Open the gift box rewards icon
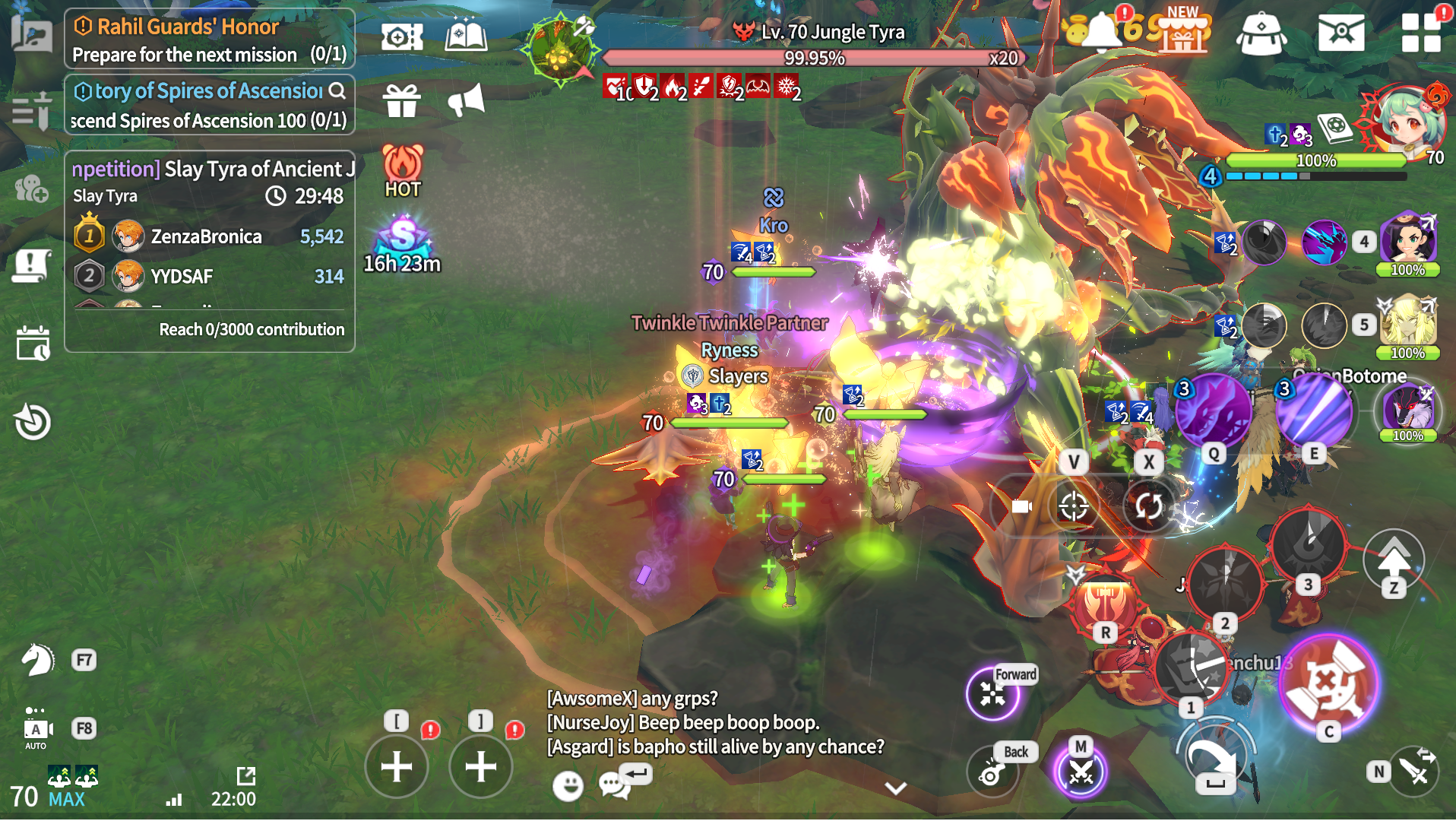This screenshot has height=821, width=1456. pos(401,100)
